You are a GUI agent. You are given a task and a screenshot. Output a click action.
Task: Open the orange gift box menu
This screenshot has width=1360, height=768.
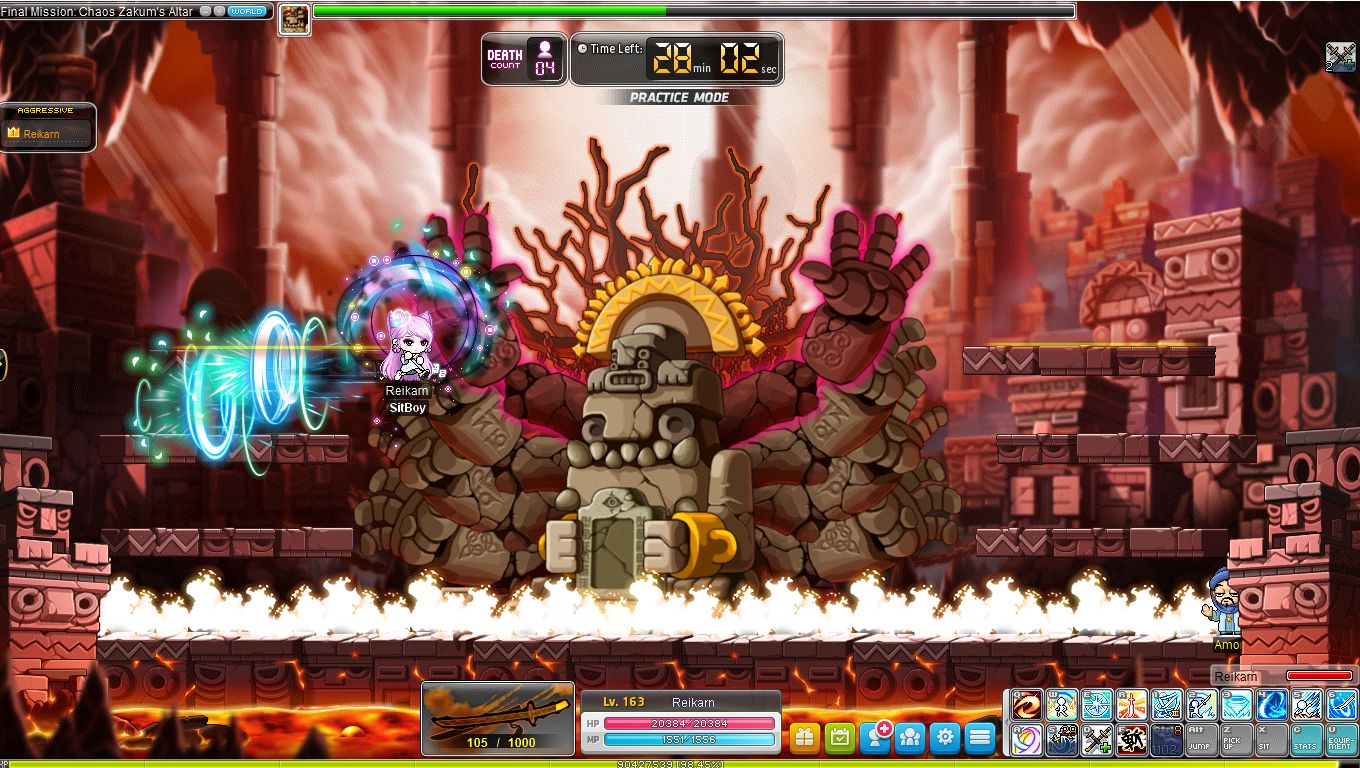[805, 737]
